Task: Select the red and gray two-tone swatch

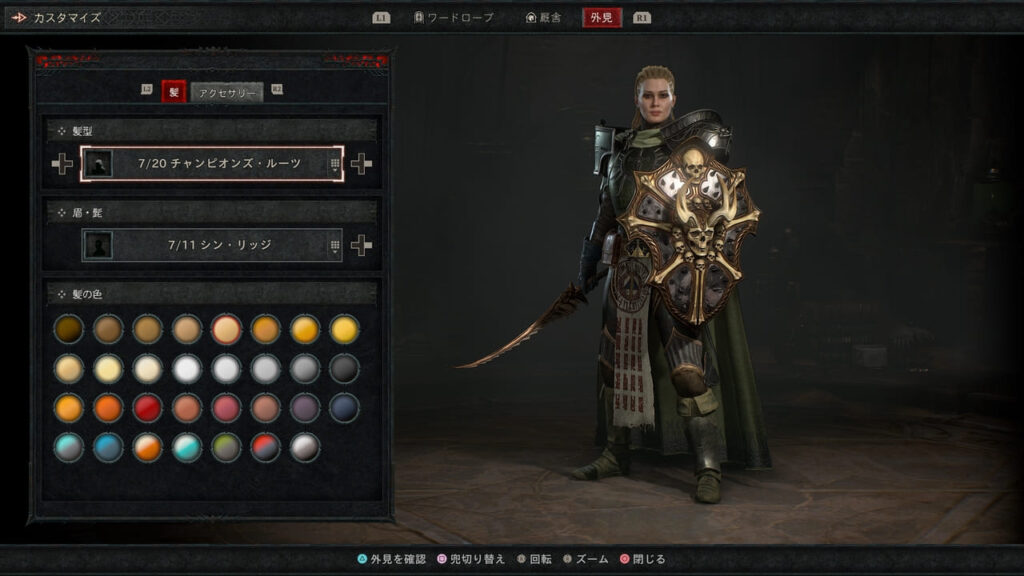Action: 266,447
